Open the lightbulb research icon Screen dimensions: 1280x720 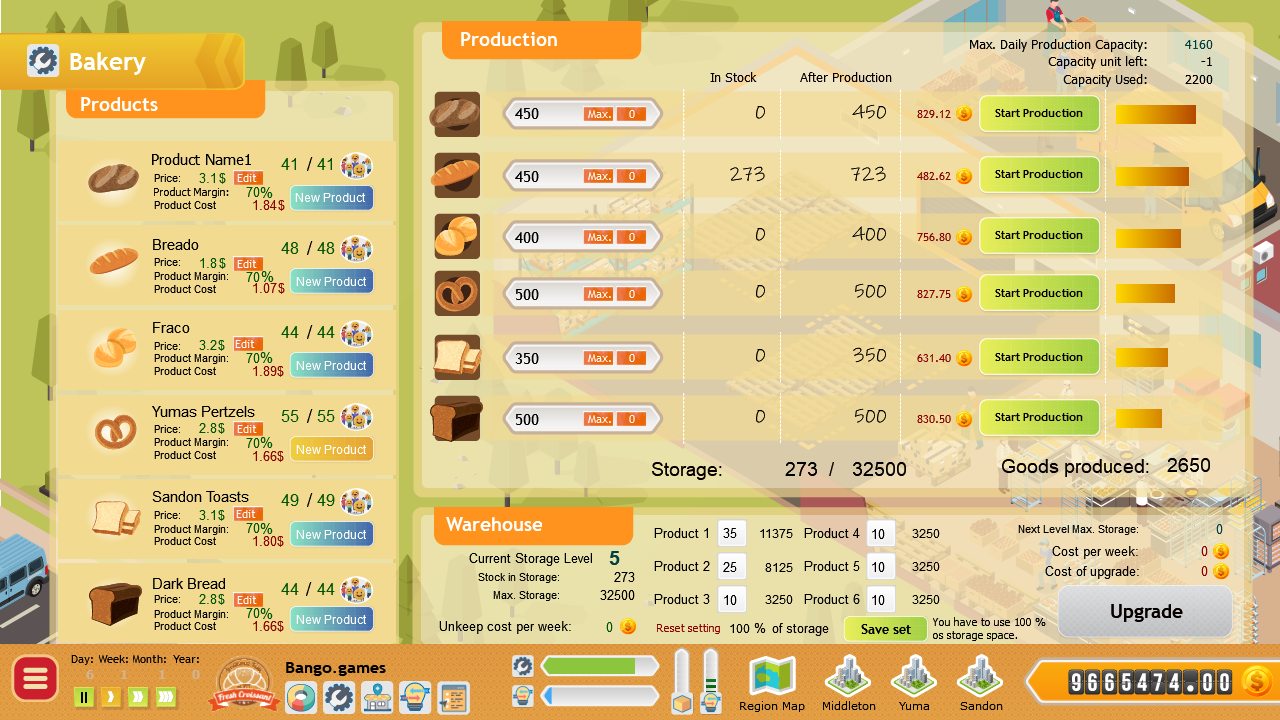(x=416, y=697)
